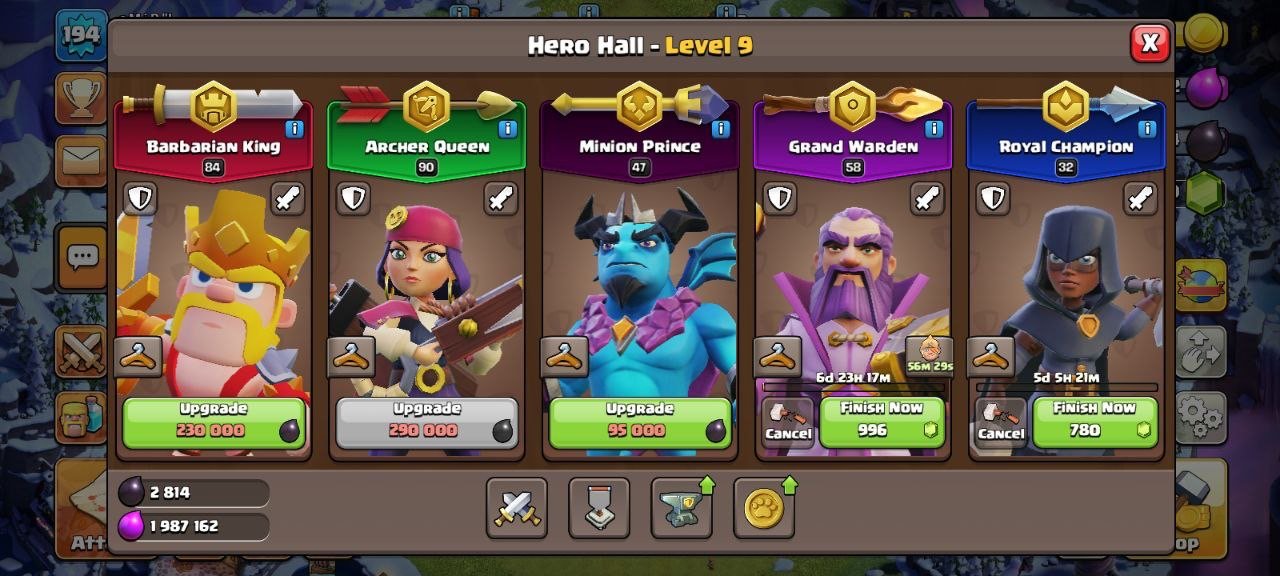The height and width of the screenshot is (576, 1280).
Task: Open the pet paw coin button
Action: [x=764, y=508]
